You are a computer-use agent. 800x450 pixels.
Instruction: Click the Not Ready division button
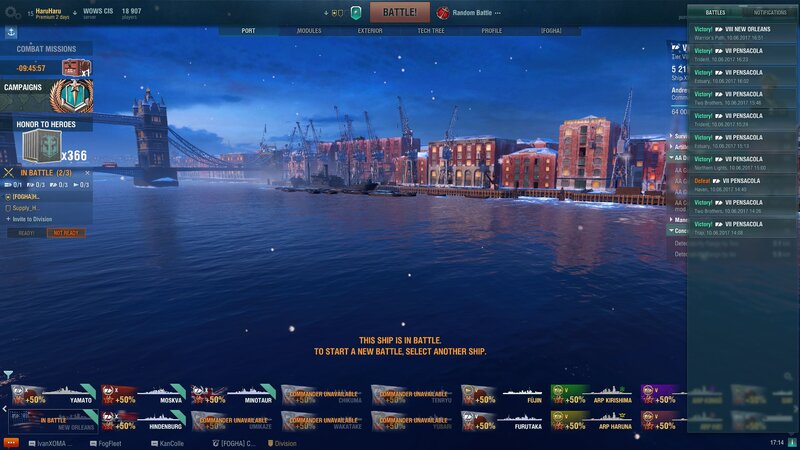pyautogui.click(x=66, y=233)
